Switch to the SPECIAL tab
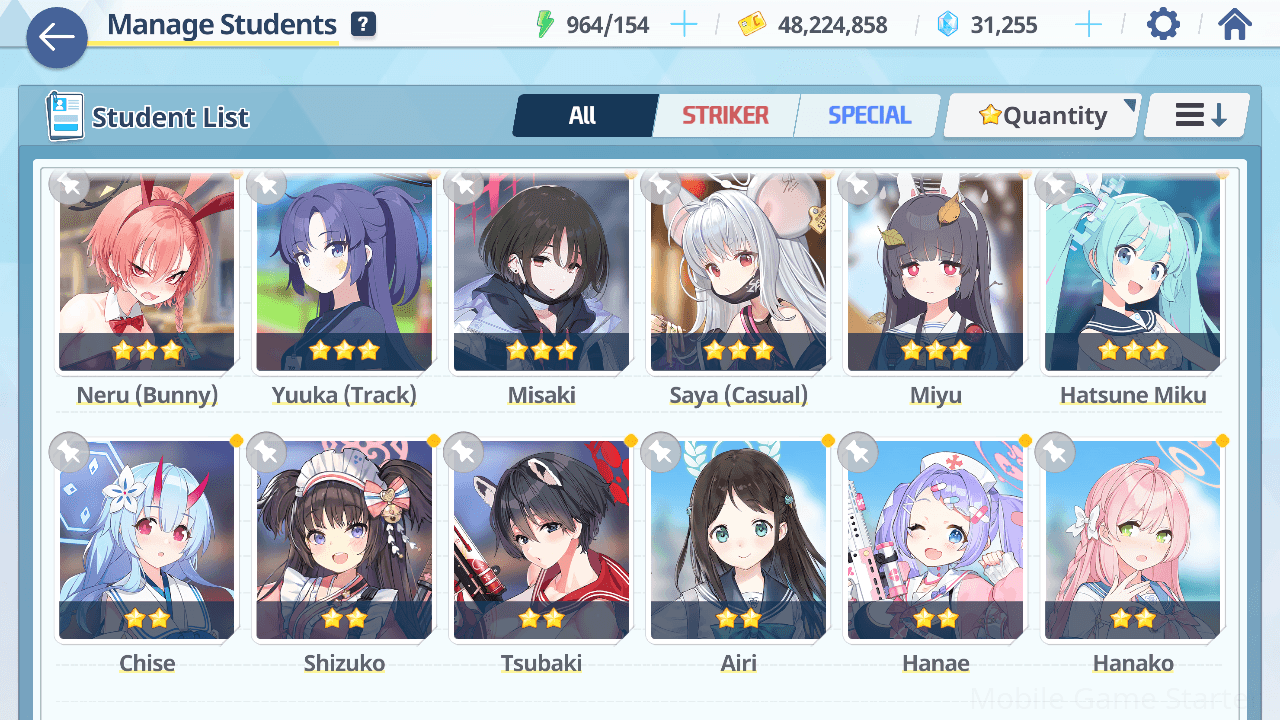This screenshot has width=1280, height=720. [869, 116]
